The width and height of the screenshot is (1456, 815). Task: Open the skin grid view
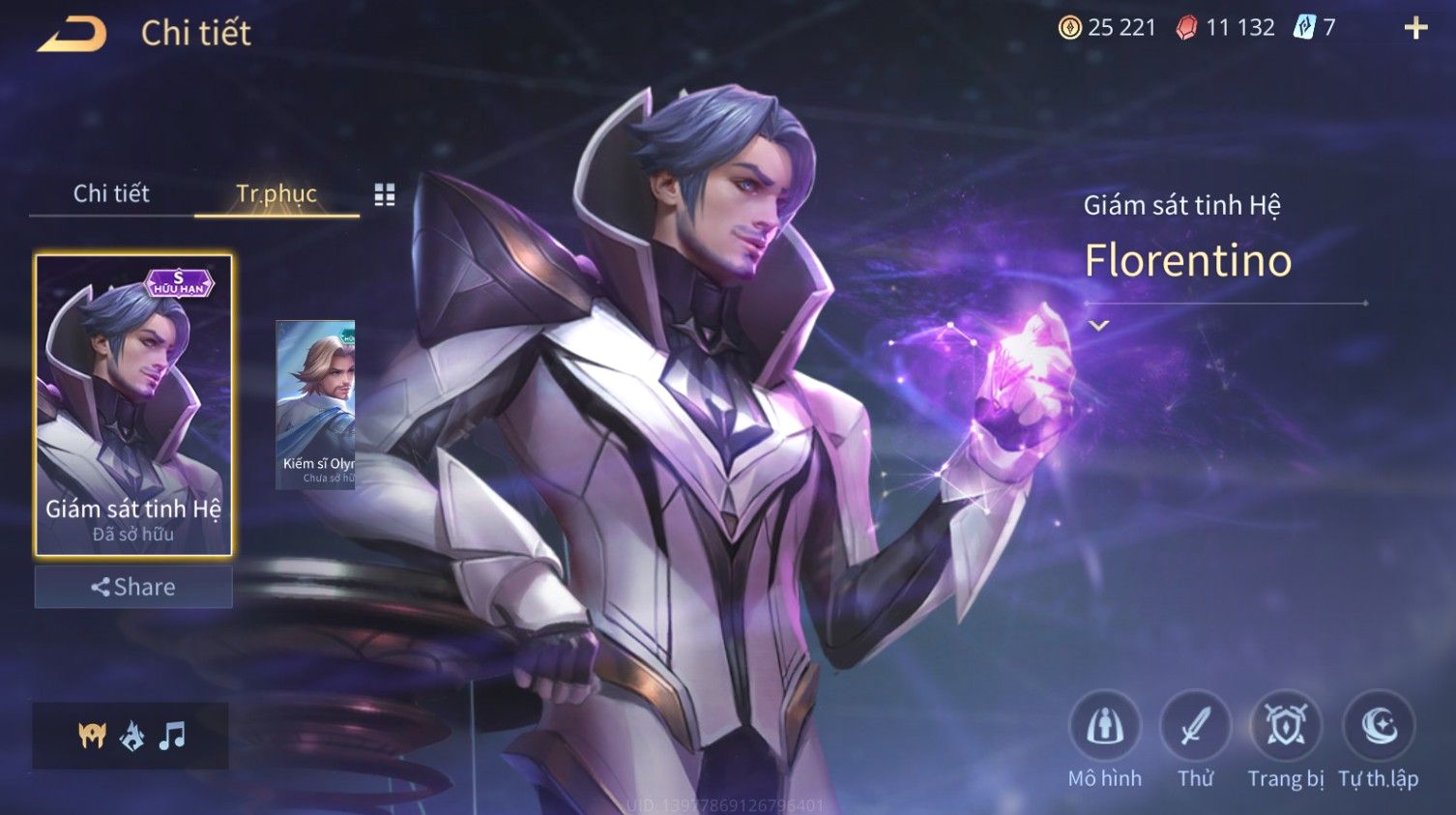click(x=385, y=195)
